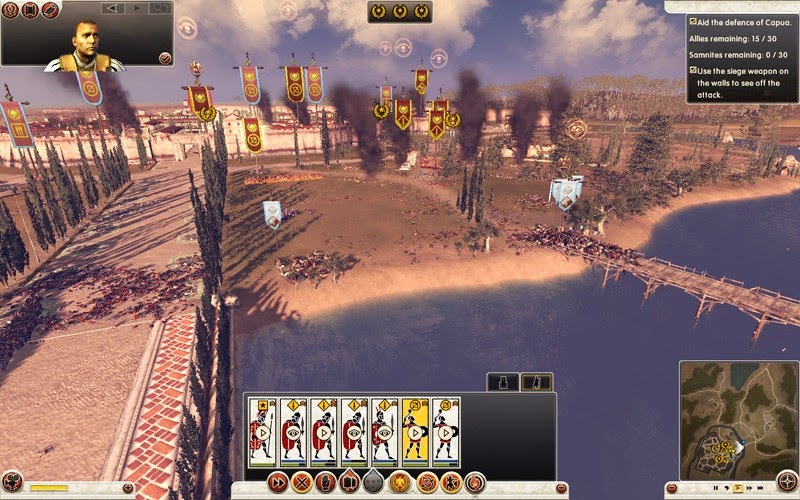Open the laurel wreath menu button
The height and width of the screenshot is (500, 800).
(x=9, y=10)
